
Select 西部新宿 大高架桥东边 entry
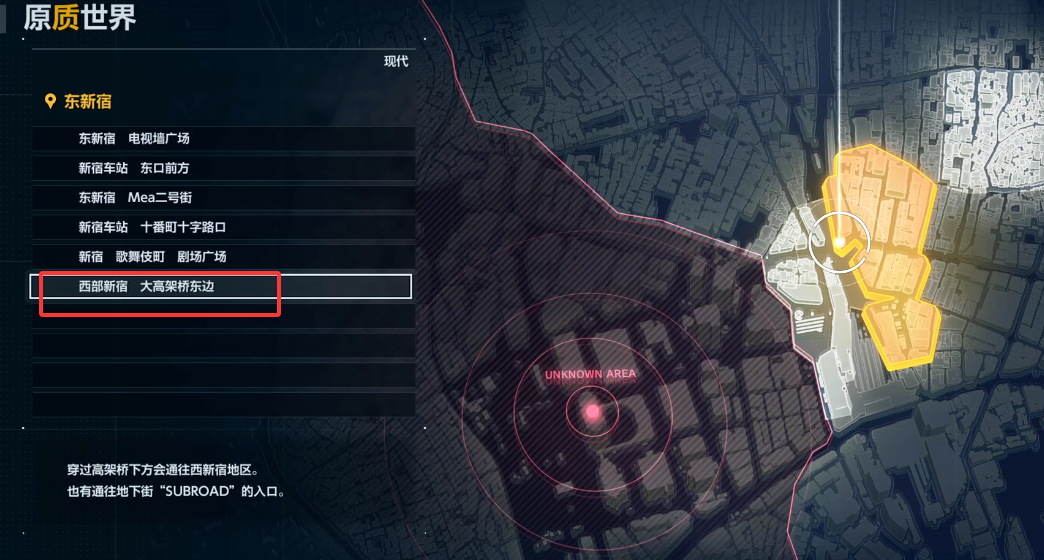(160, 287)
